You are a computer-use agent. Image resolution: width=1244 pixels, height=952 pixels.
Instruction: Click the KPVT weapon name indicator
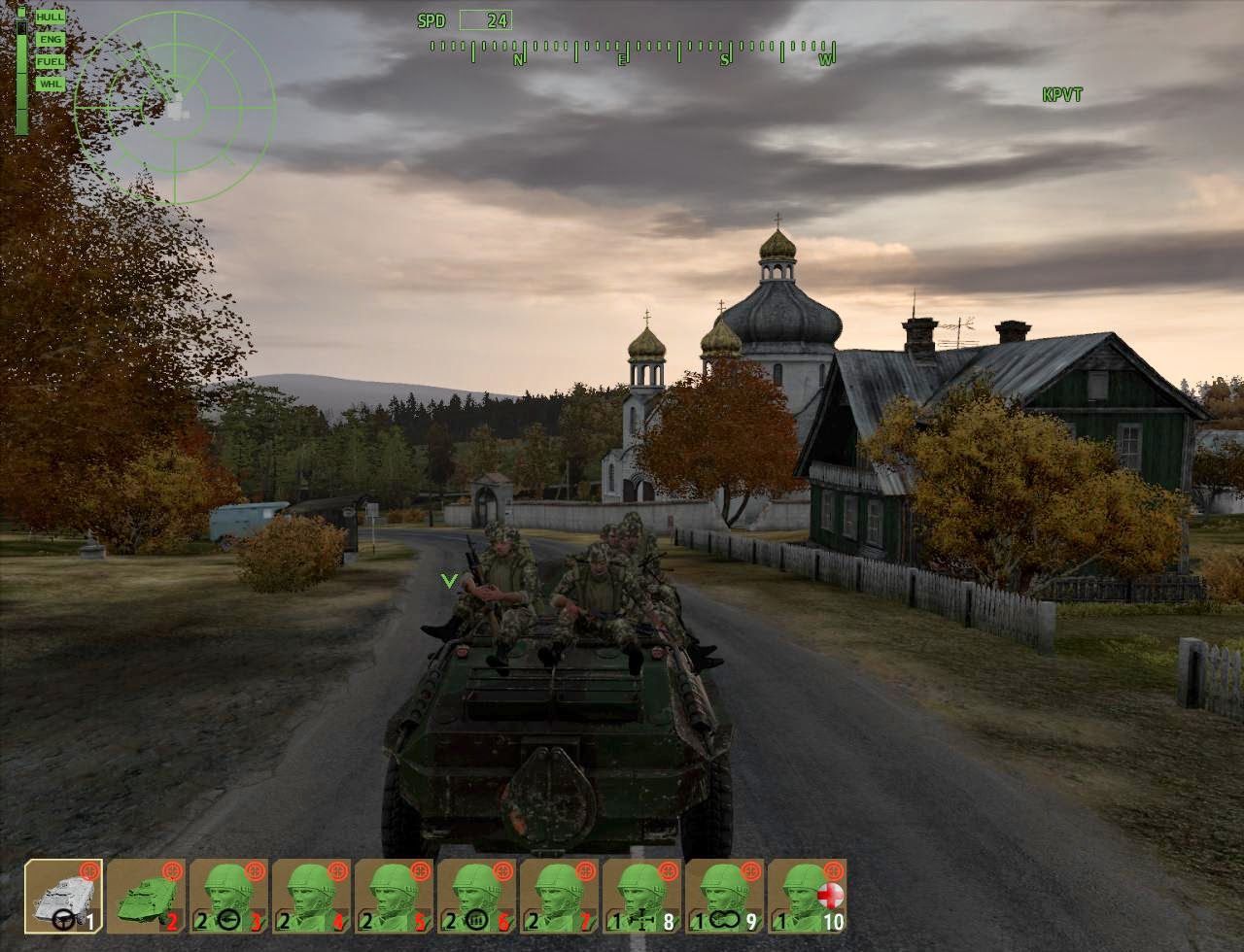tap(1062, 94)
